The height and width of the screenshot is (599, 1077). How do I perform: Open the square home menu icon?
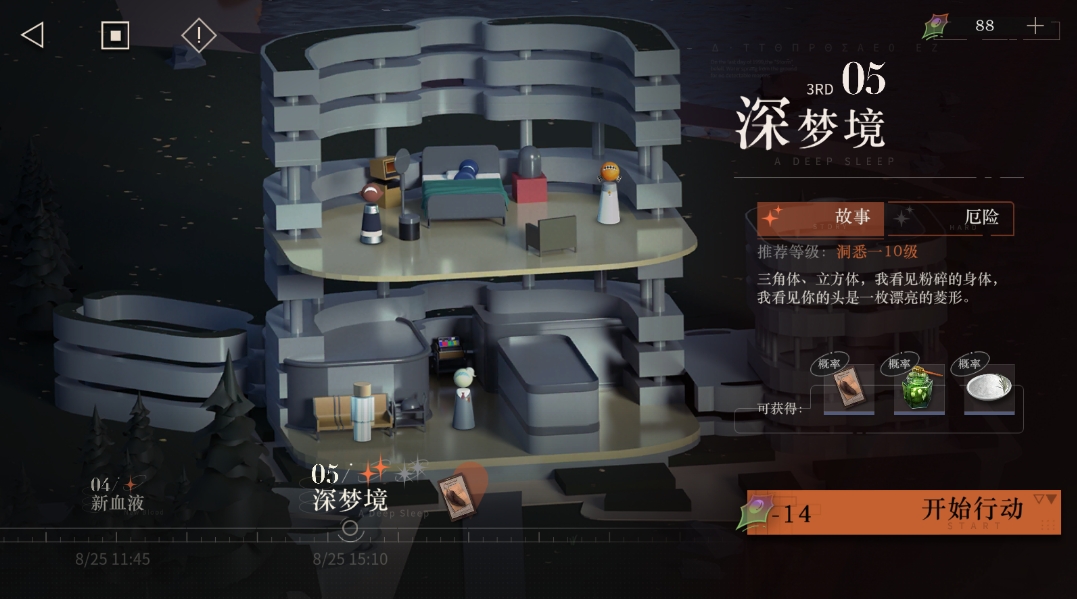pyautogui.click(x=115, y=35)
